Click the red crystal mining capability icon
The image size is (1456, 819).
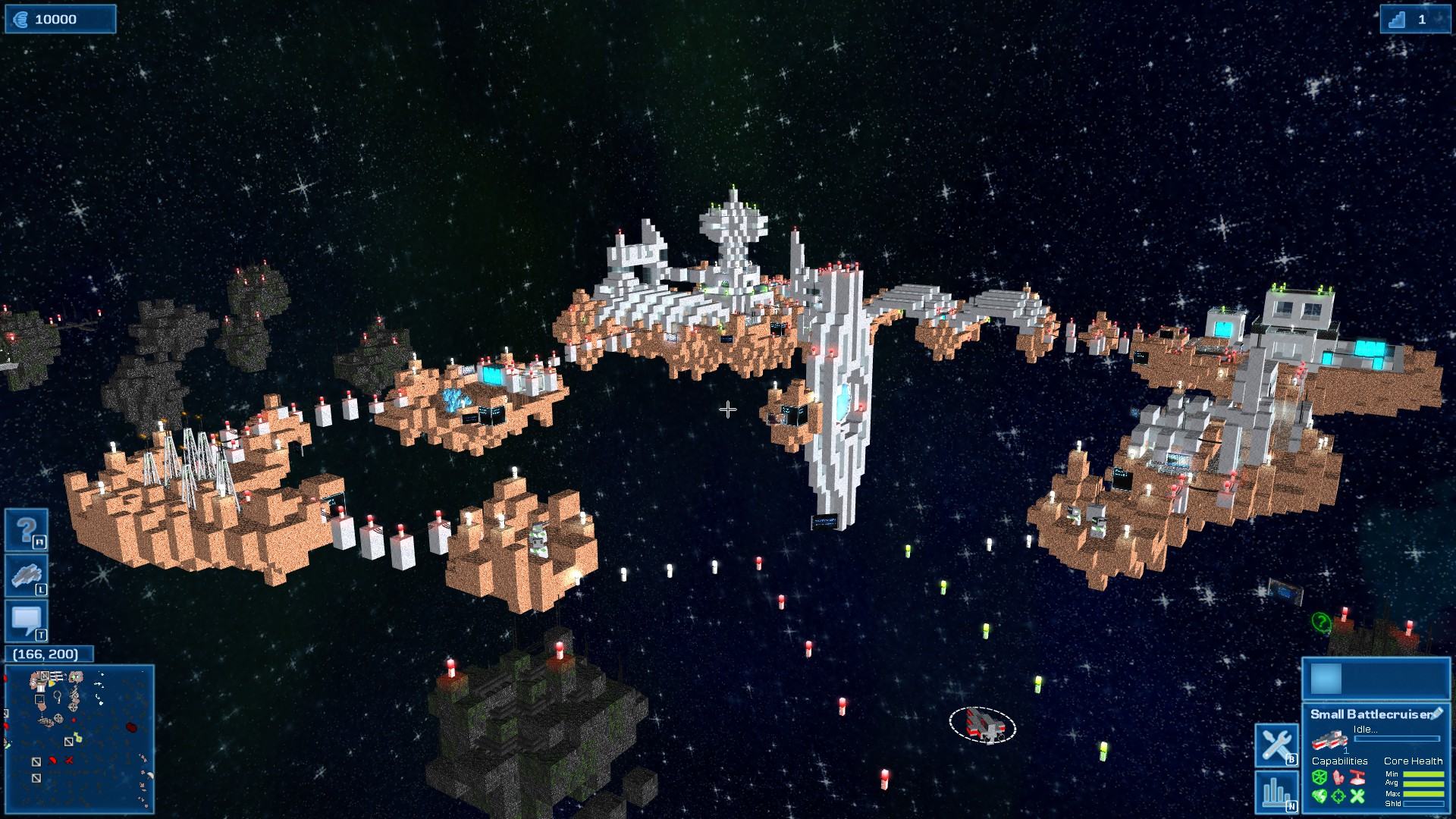tap(1338, 777)
